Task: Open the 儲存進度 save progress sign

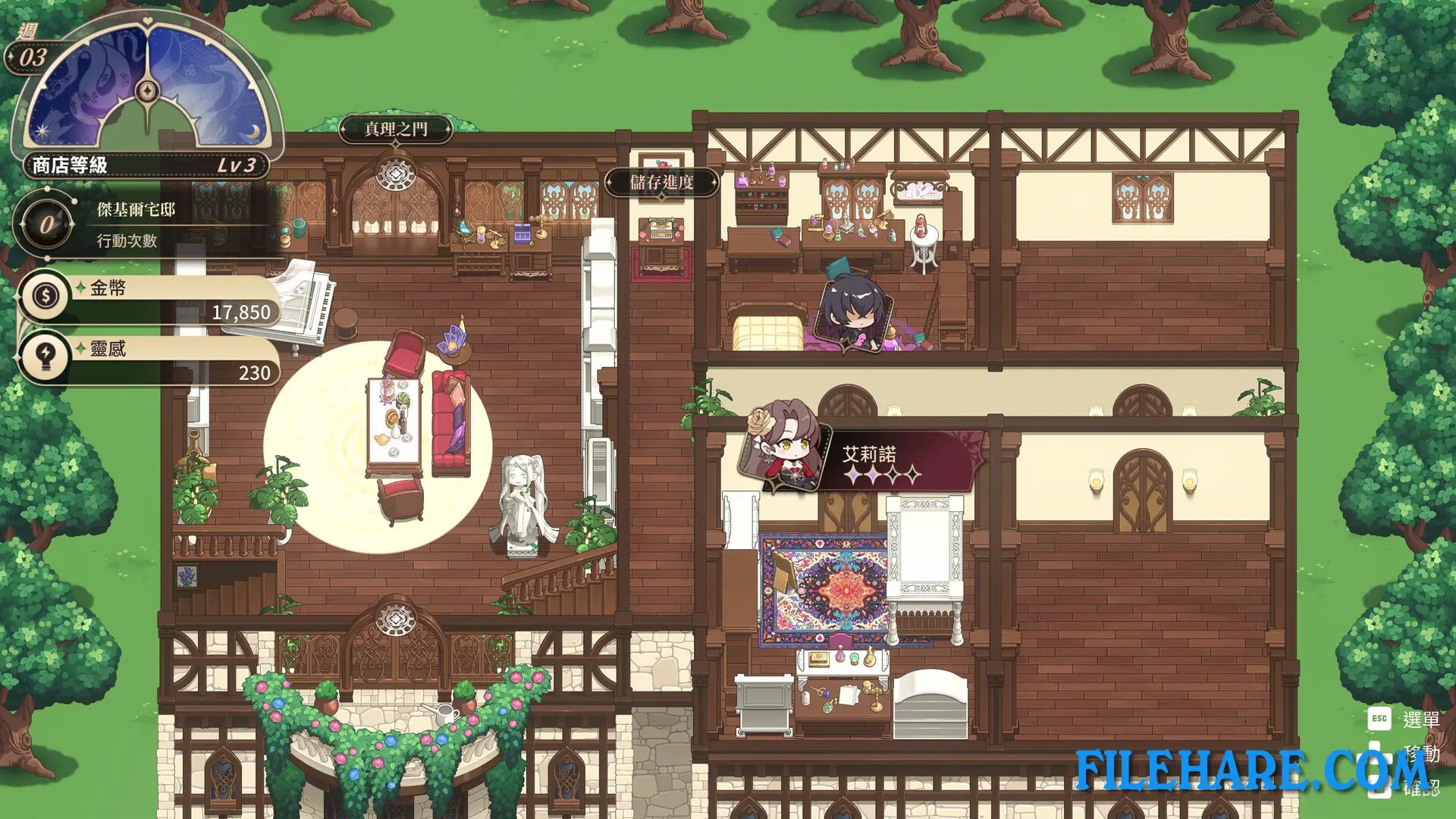Action: pyautogui.click(x=664, y=183)
